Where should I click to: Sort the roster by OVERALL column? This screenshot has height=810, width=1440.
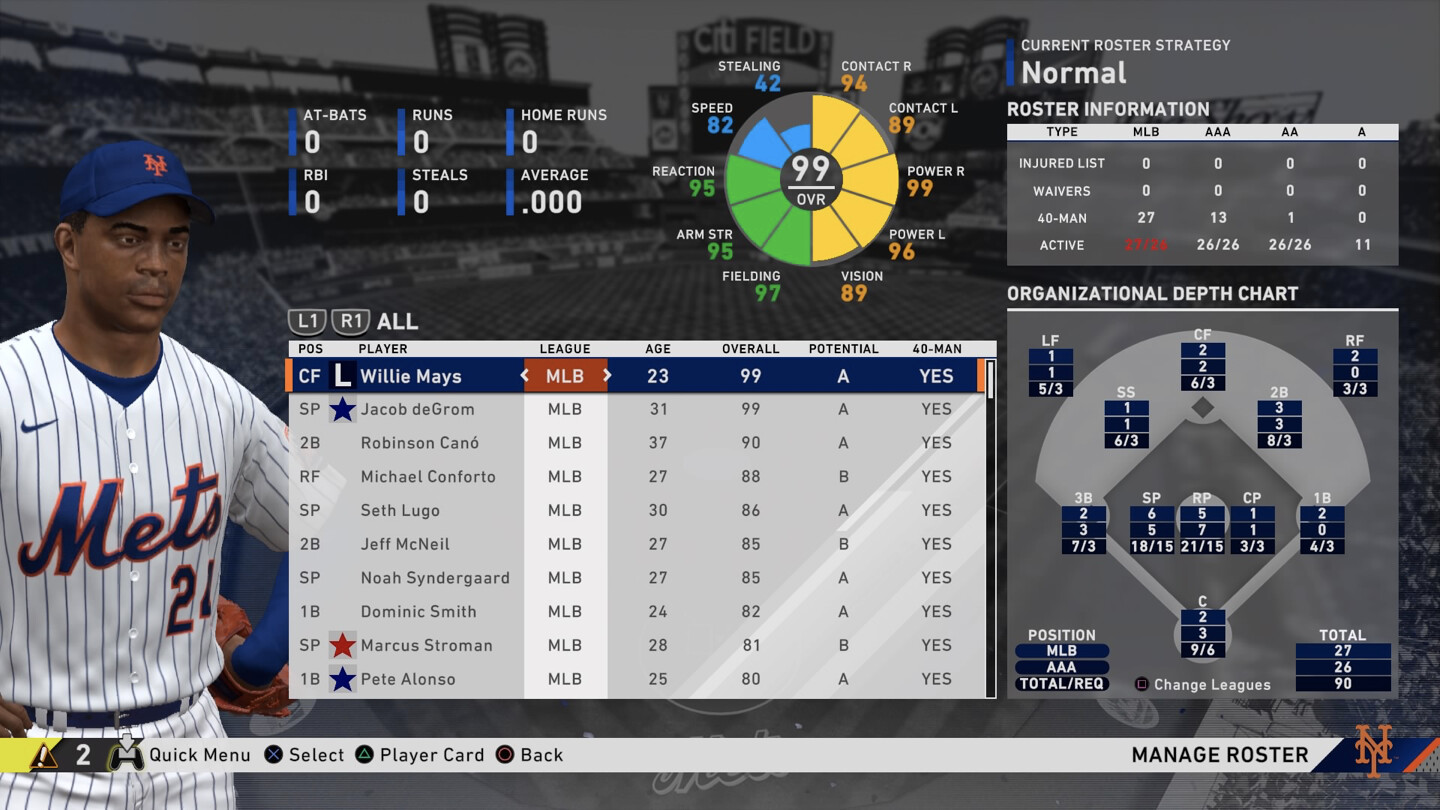click(x=750, y=349)
